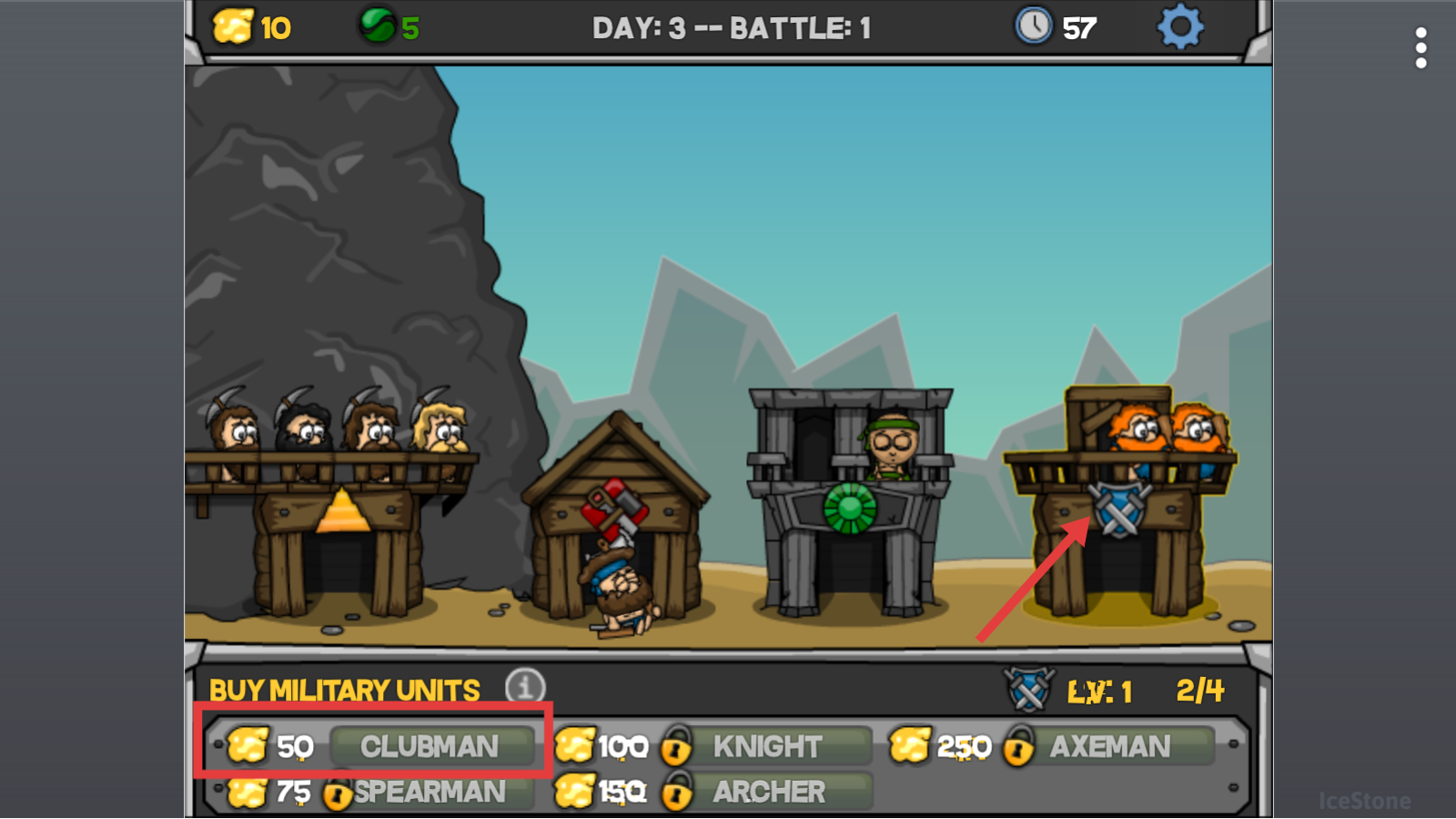
Task: Choose the locked Axeman unit button
Action: point(1109,747)
